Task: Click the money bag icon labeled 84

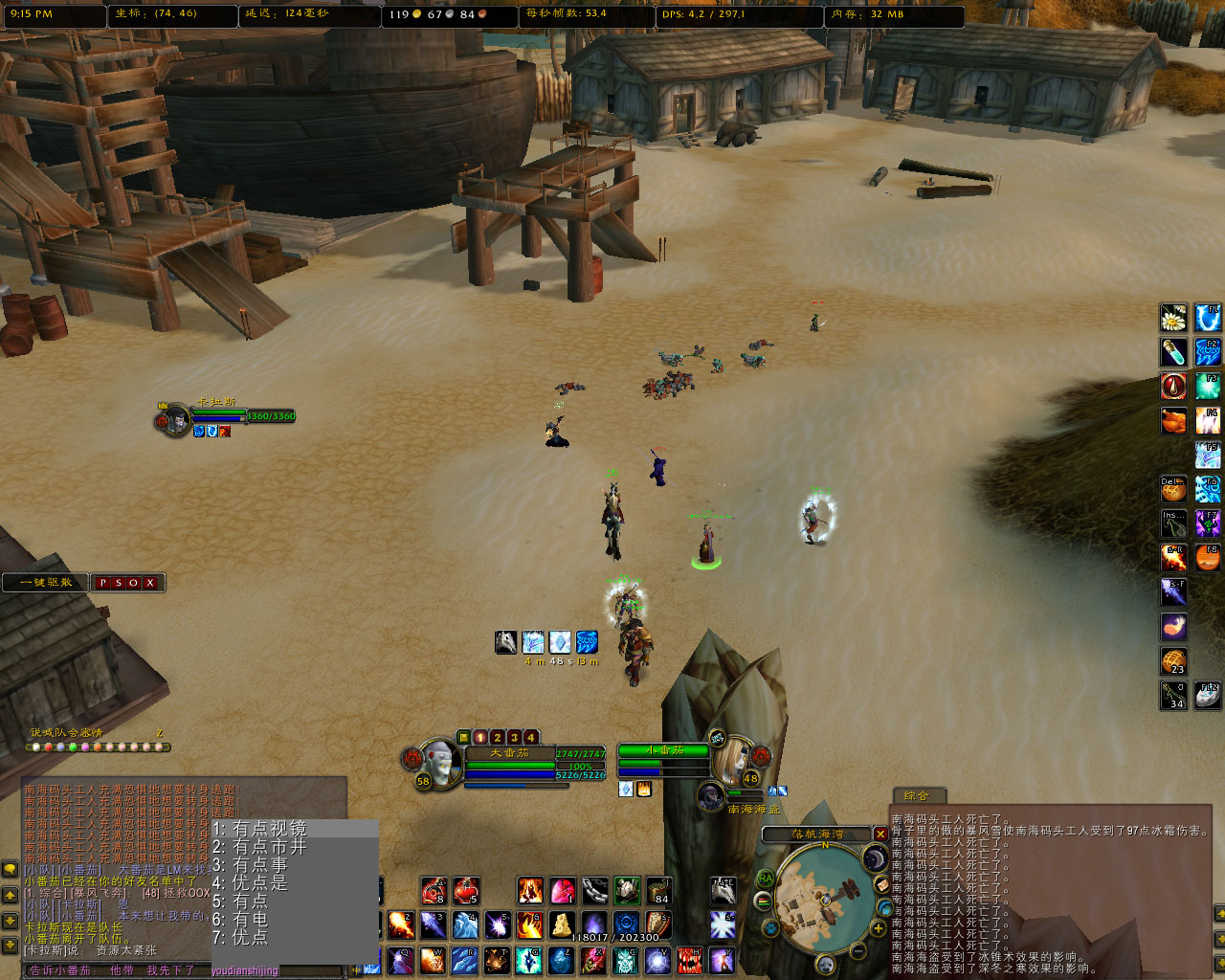Action: pyautogui.click(x=657, y=892)
